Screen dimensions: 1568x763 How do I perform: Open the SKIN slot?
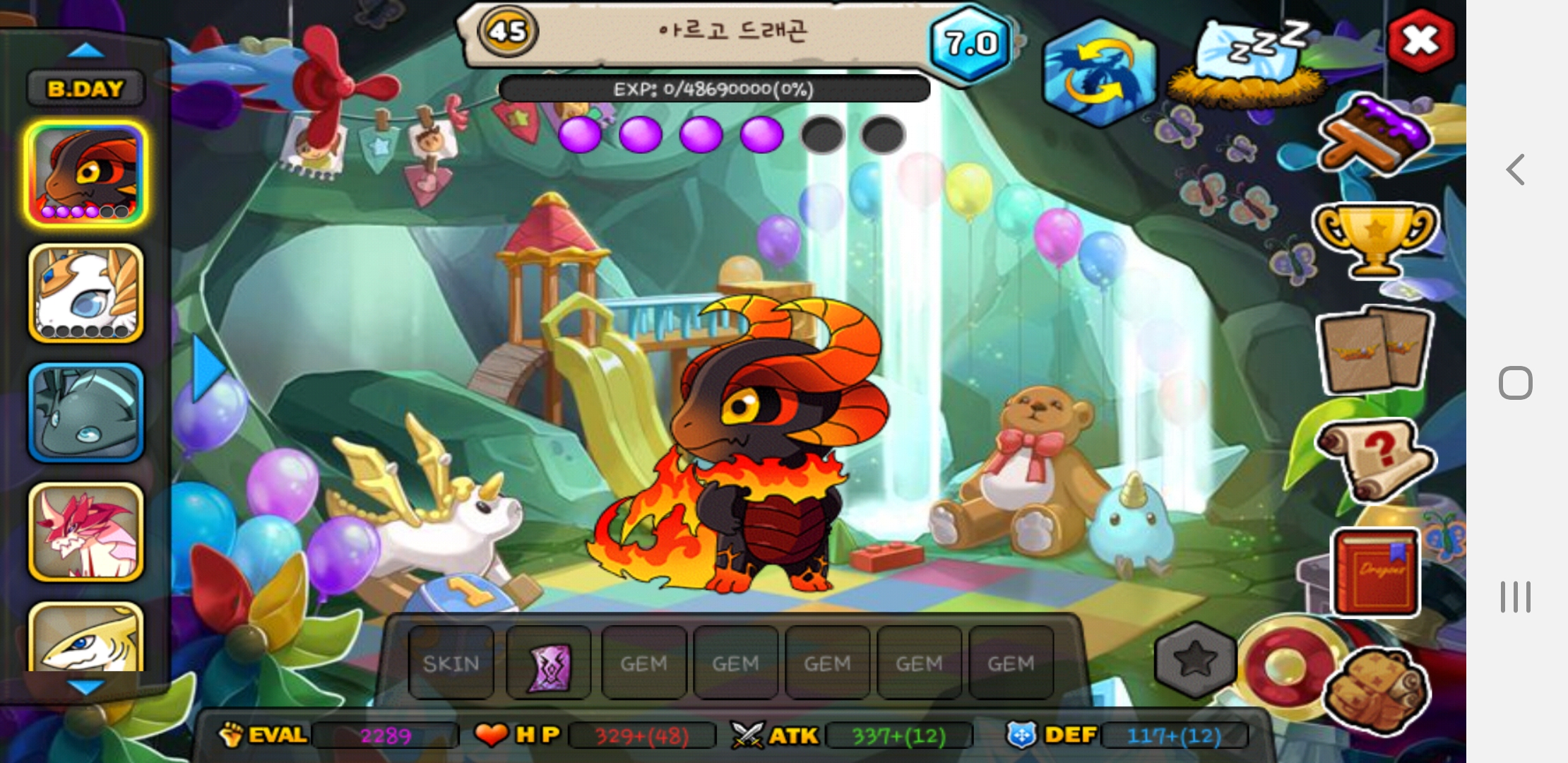pyautogui.click(x=451, y=663)
